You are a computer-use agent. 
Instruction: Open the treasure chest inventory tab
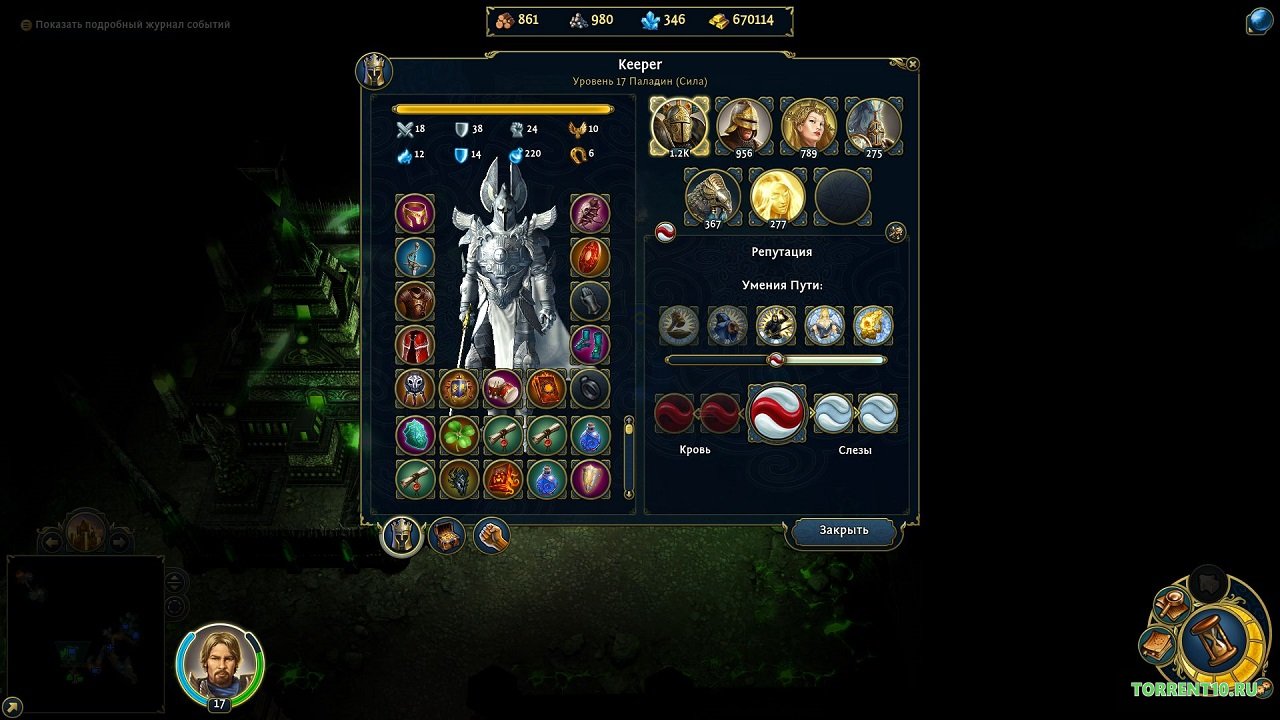(x=446, y=537)
